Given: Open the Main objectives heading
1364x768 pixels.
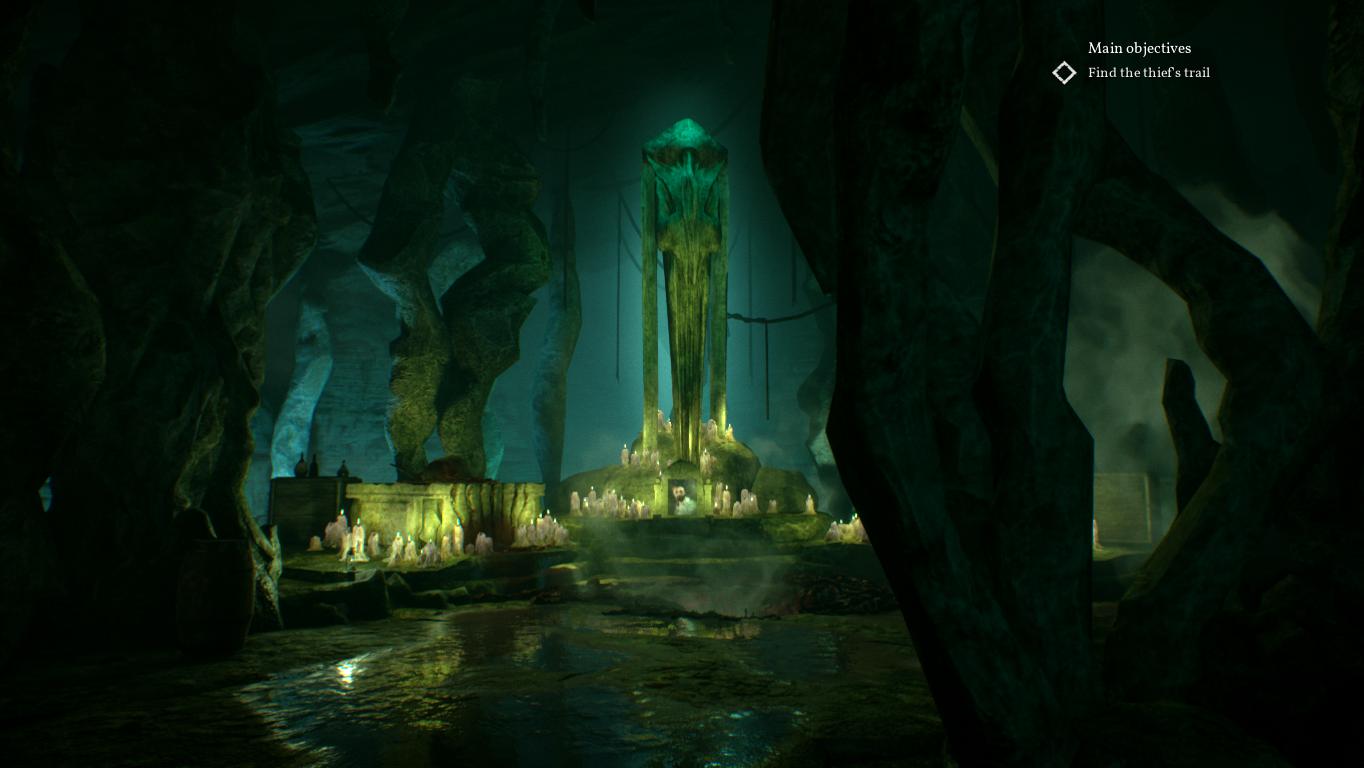Looking at the screenshot, I should 1140,48.
